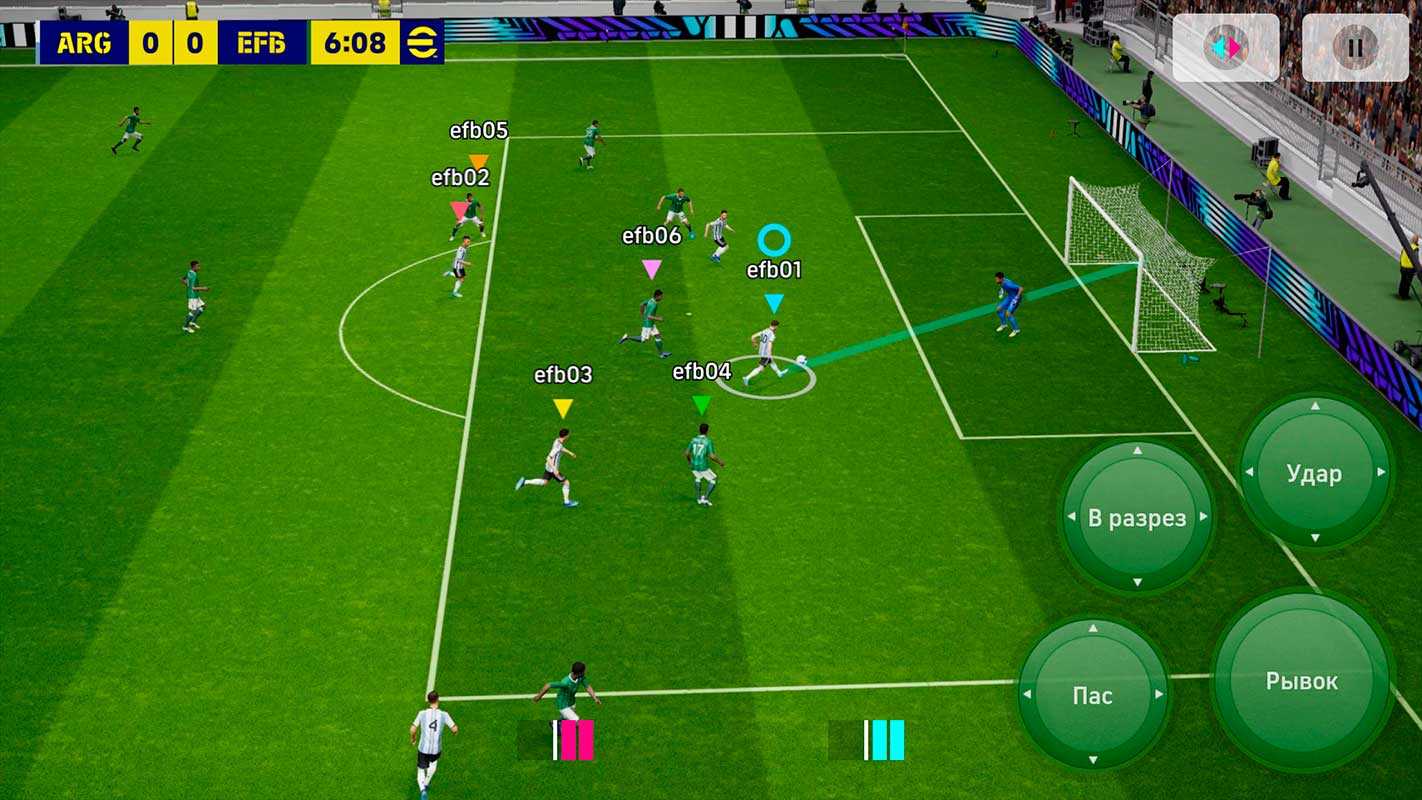The width and height of the screenshot is (1422, 800).
Task: Pause the match
Action: click(1355, 47)
